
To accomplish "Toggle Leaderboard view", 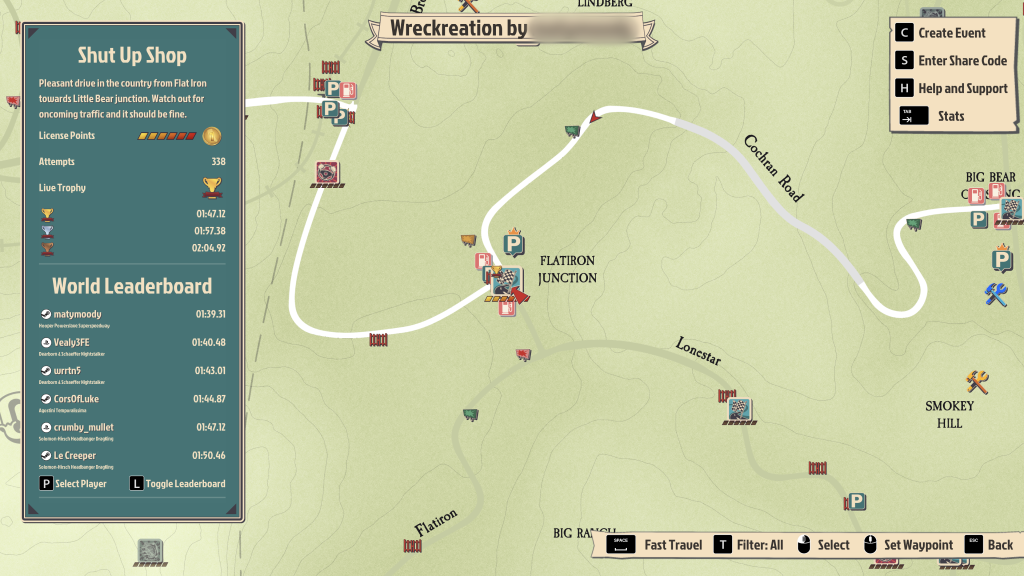I will coord(178,484).
